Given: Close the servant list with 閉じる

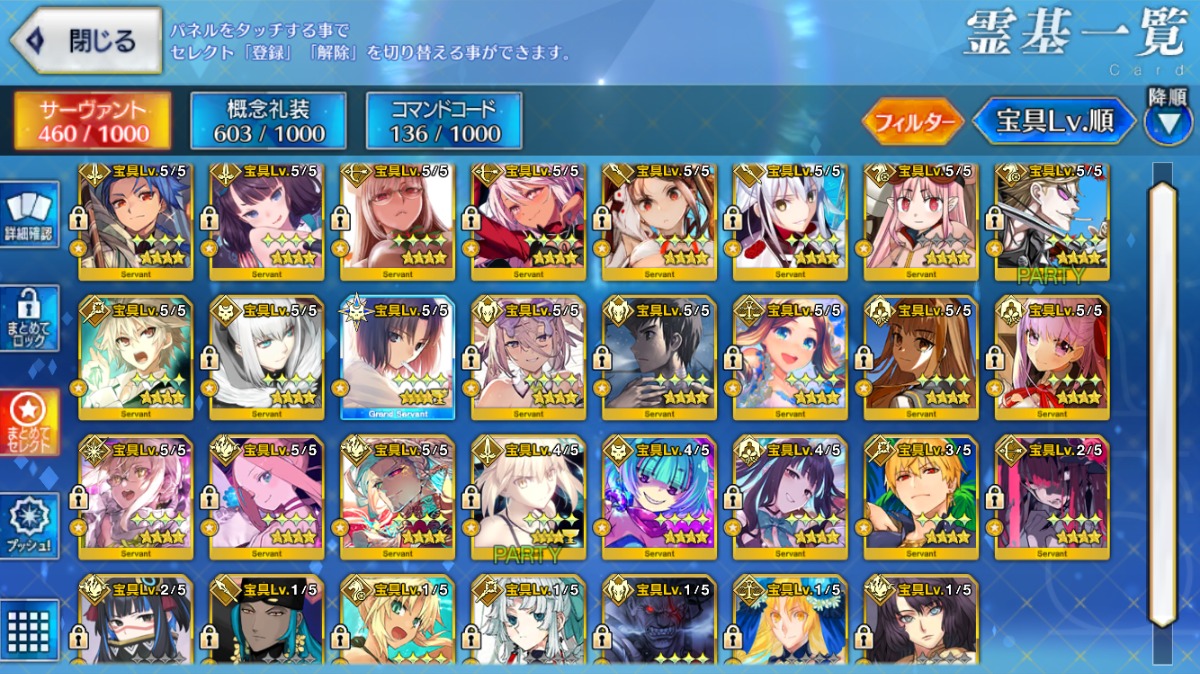Looking at the screenshot, I should pyautogui.click(x=86, y=41).
